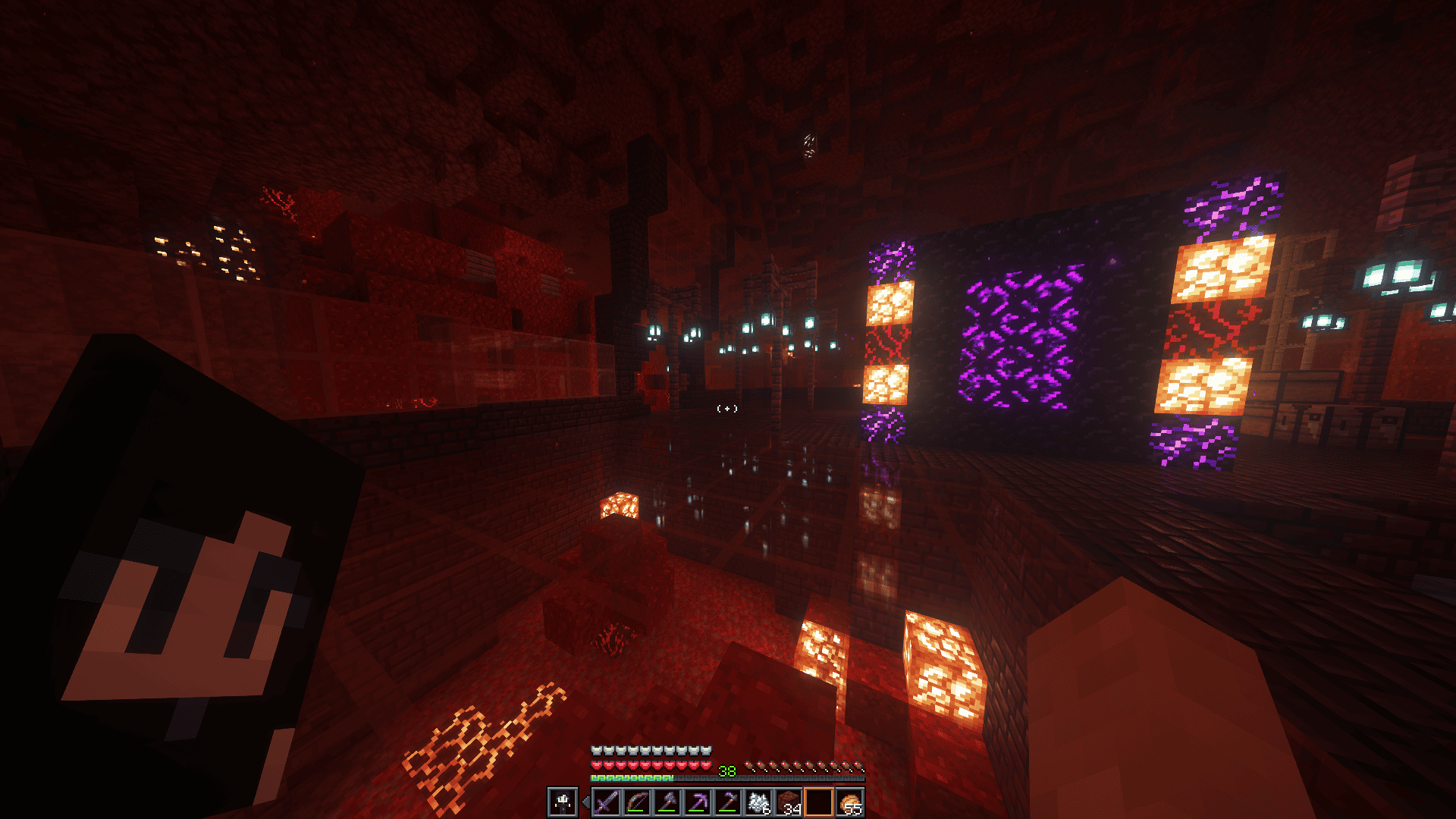Viewport: 1456px width, 819px height.
Task: Pick the enchanted netherite pickaxe slot
Action: coord(697,802)
